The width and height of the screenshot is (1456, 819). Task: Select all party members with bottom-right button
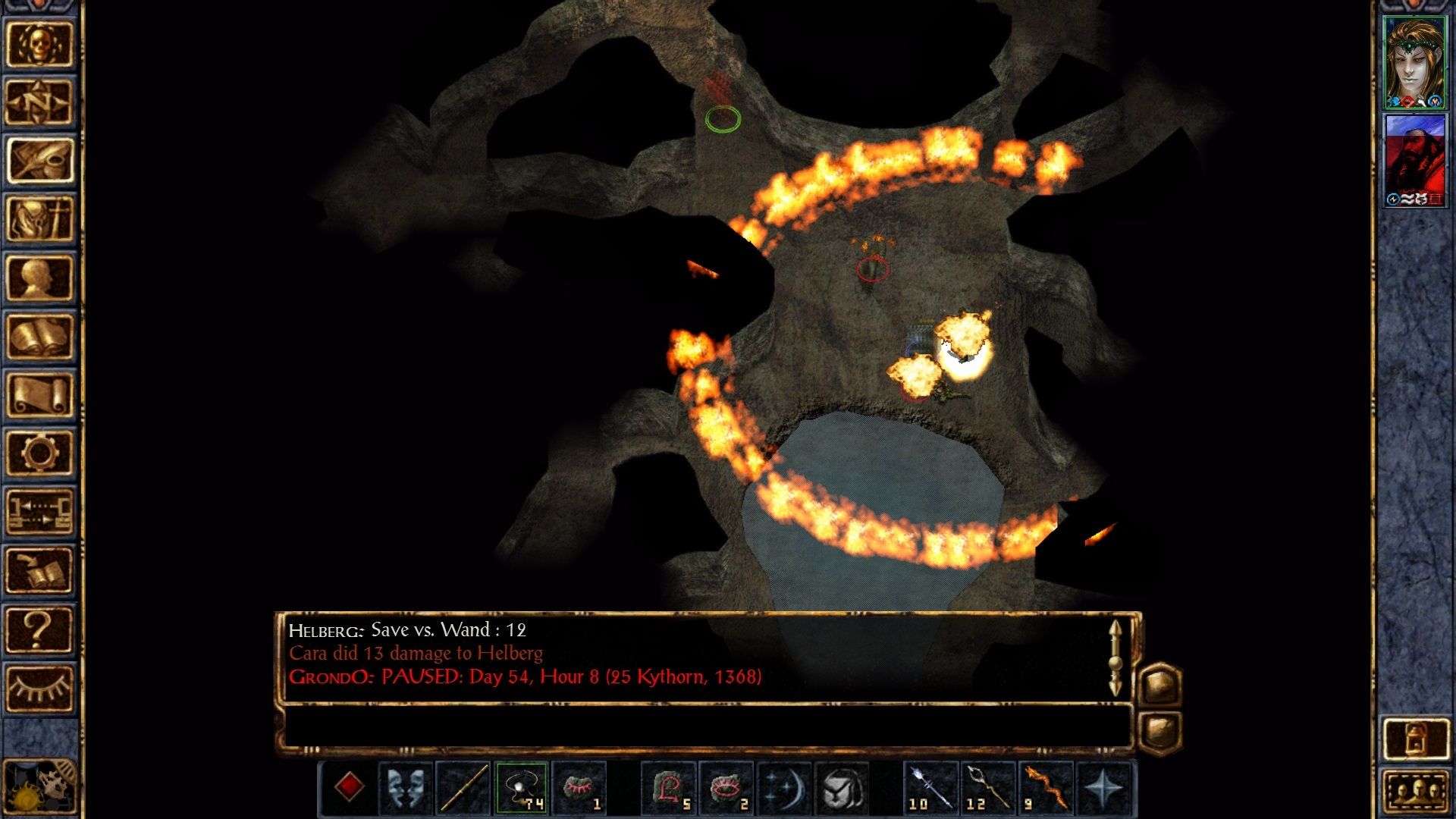(x=1415, y=789)
